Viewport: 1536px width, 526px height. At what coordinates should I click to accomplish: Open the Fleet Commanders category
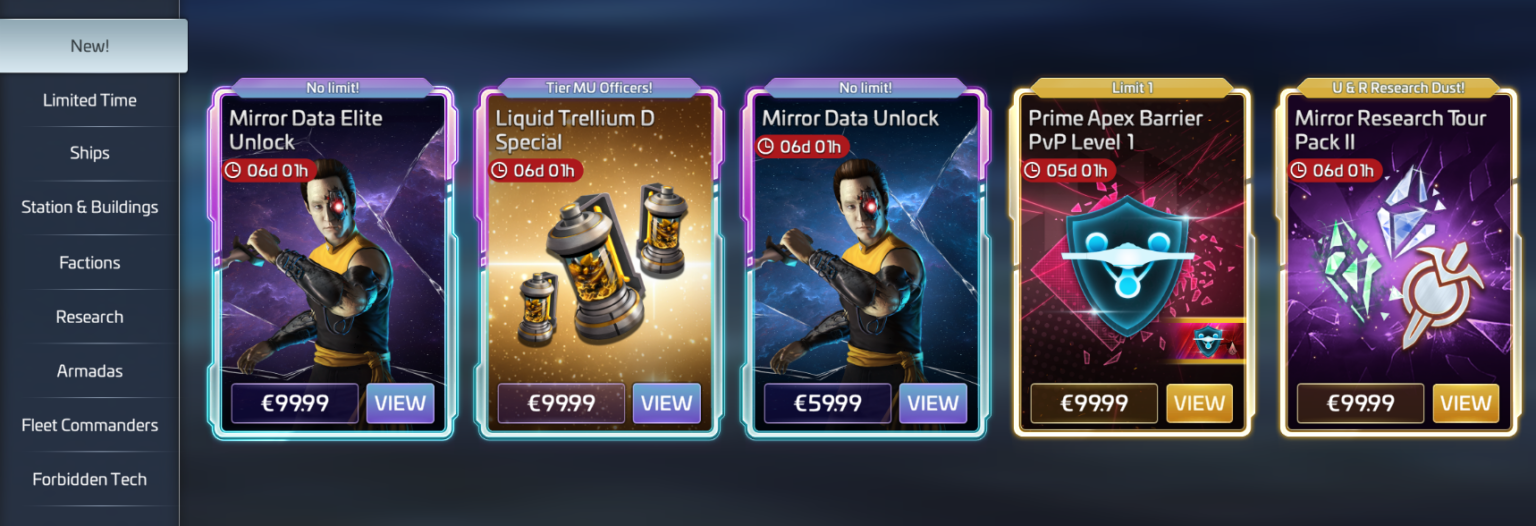click(90, 425)
